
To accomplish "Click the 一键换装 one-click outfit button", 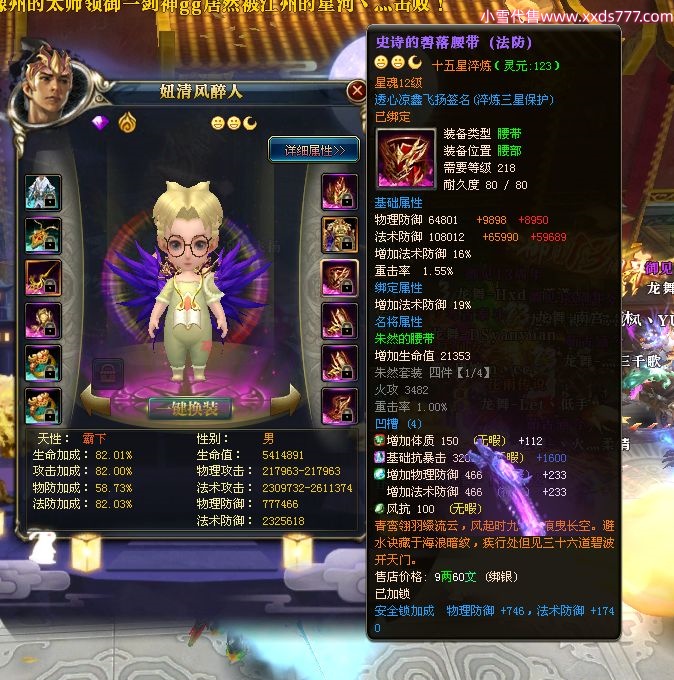I will click(x=190, y=408).
